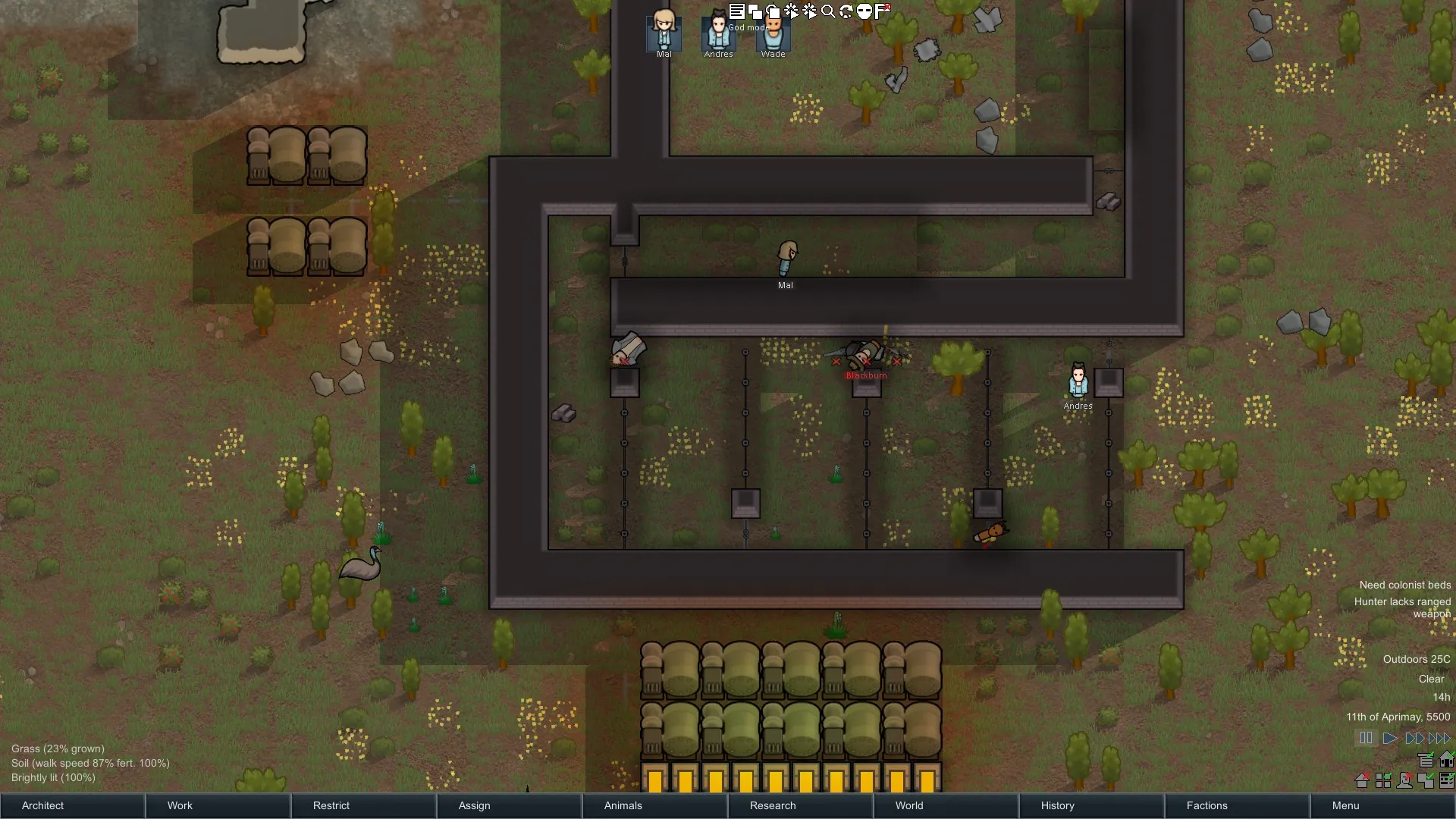Show the Factions tab
Screen dimensions: 1456x819
[1237, 805]
